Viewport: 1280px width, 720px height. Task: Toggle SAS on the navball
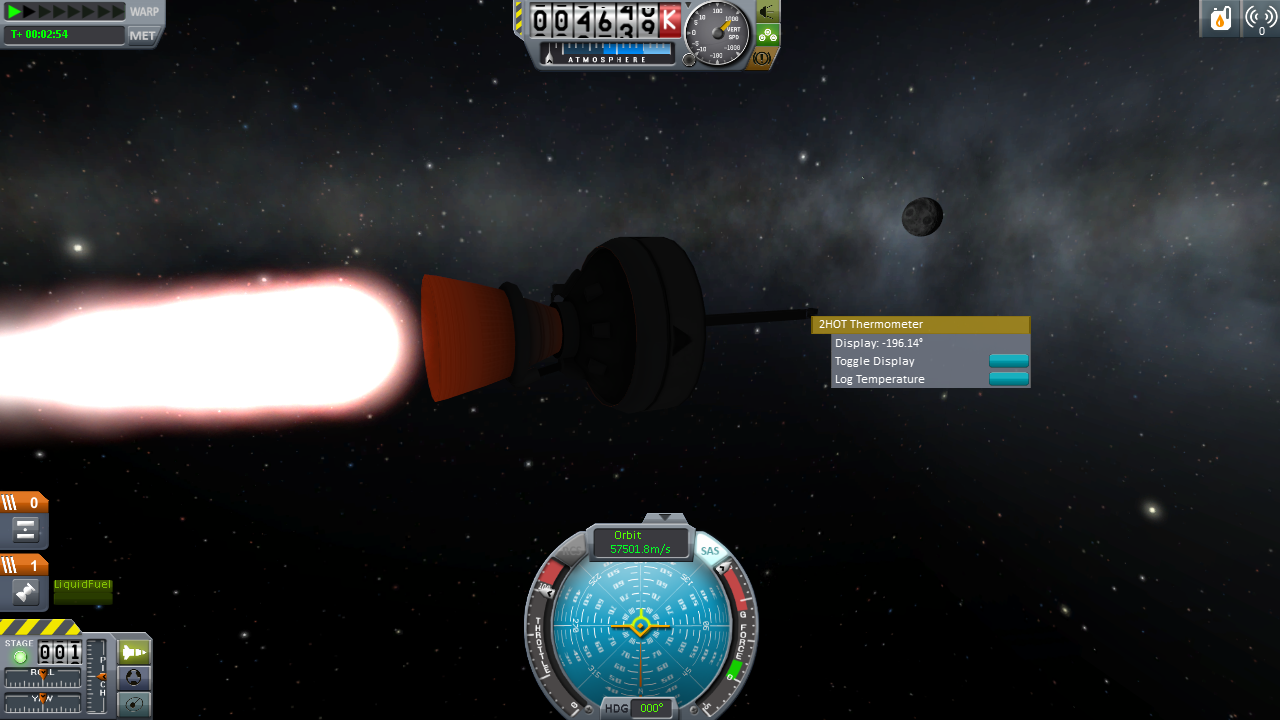pos(710,551)
